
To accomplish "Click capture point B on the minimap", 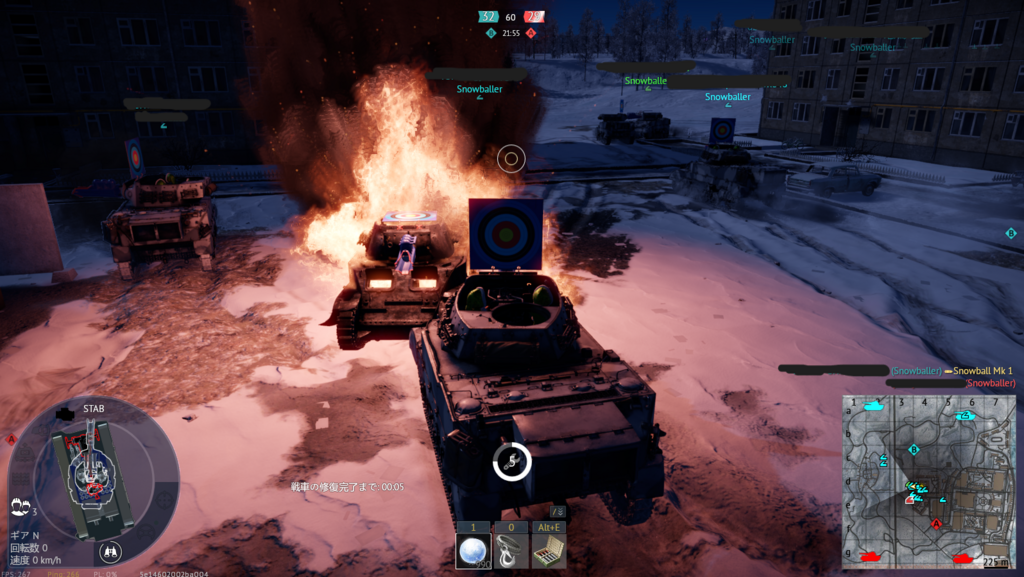I will 914,450.
